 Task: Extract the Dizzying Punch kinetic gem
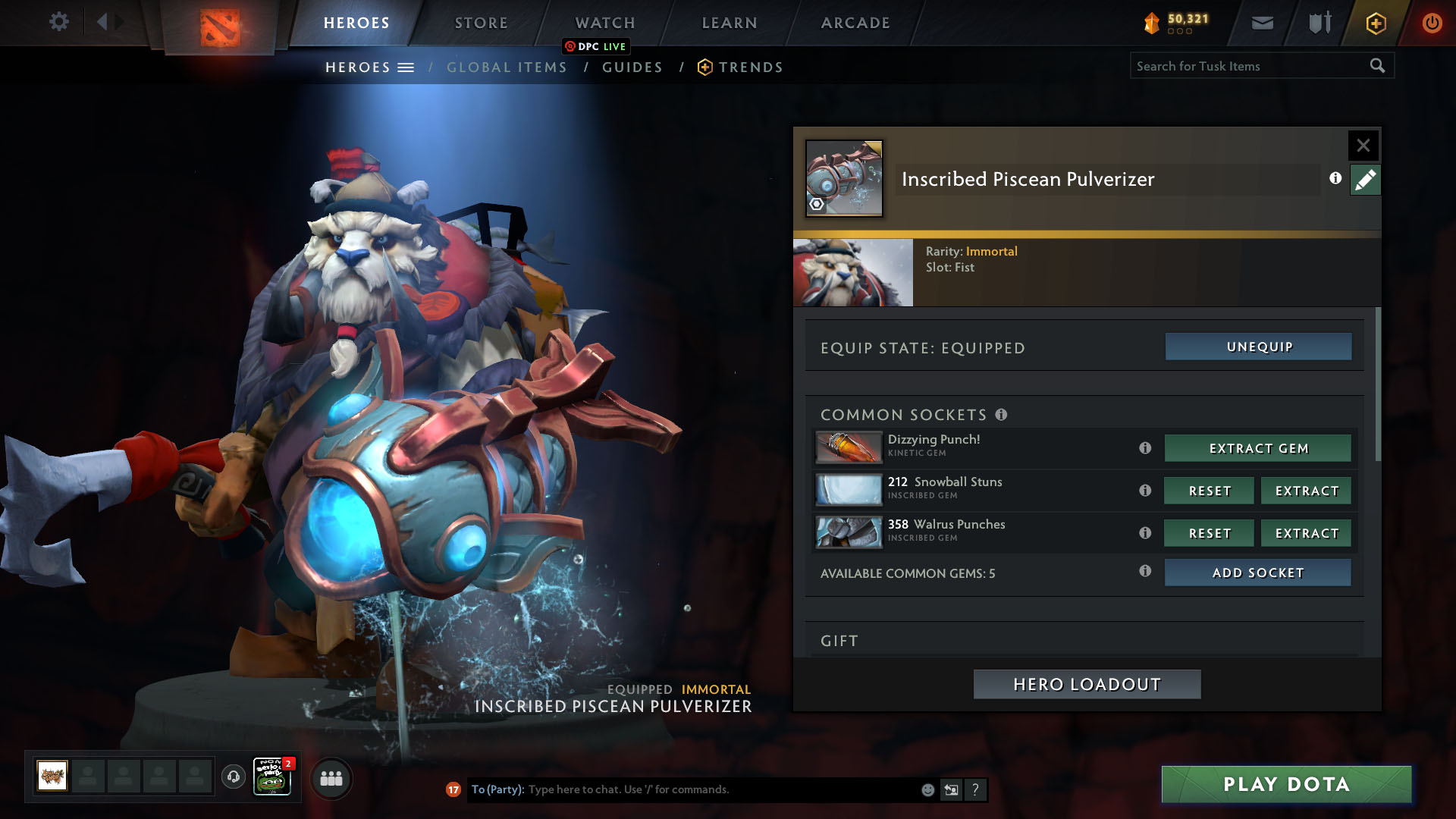click(1257, 448)
